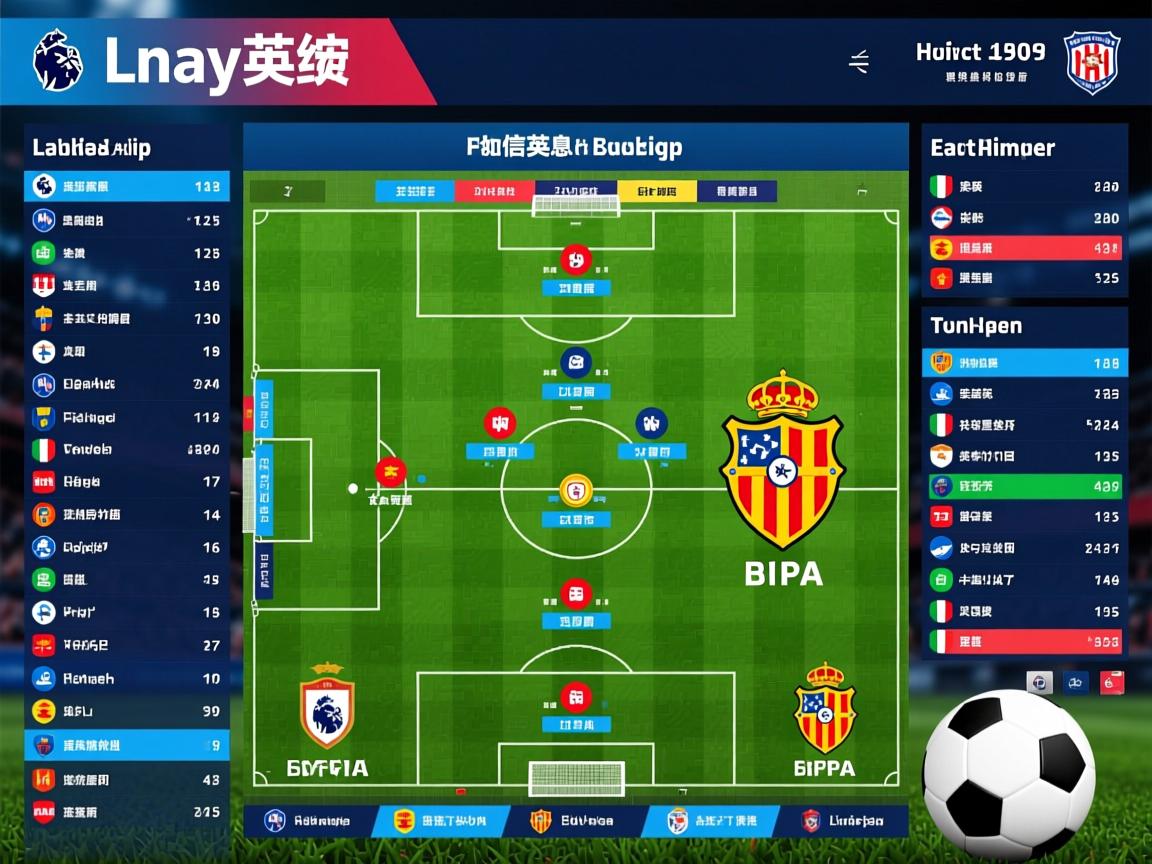Select the Fidiago row in the left list
This screenshot has height=864, width=1152.
pos(127,417)
